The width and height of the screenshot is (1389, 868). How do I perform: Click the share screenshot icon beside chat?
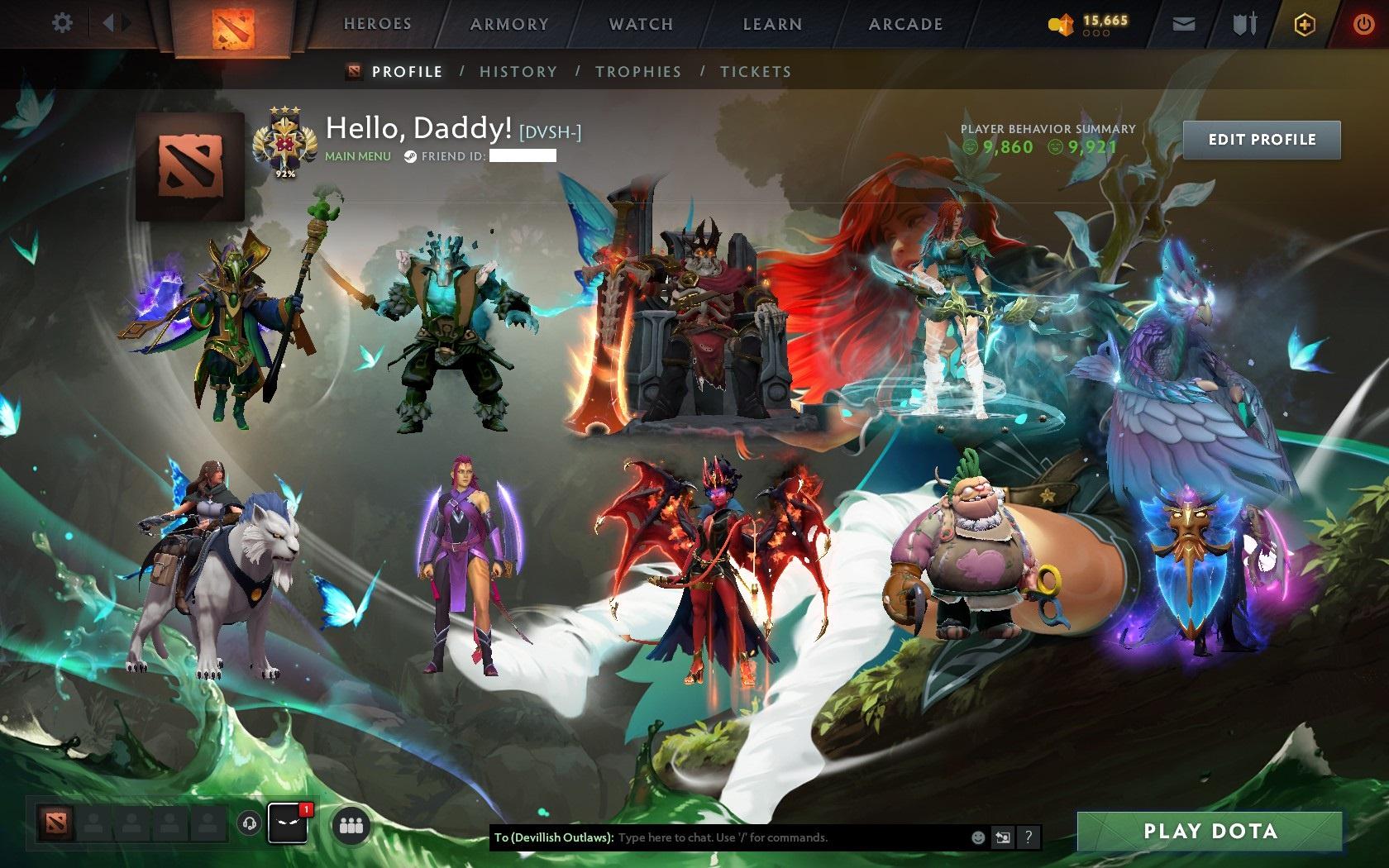(x=1003, y=837)
